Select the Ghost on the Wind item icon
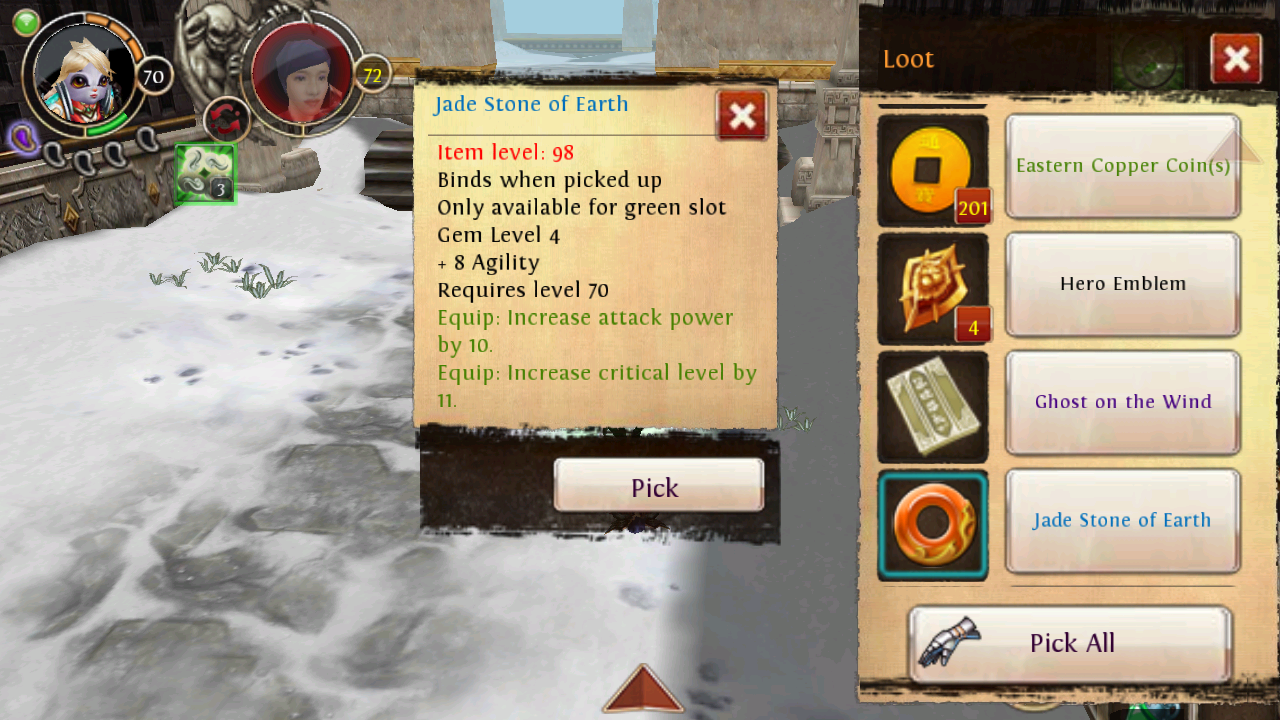Image resolution: width=1280 pixels, height=720 pixels. pyautogui.click(x=932, y=406)
